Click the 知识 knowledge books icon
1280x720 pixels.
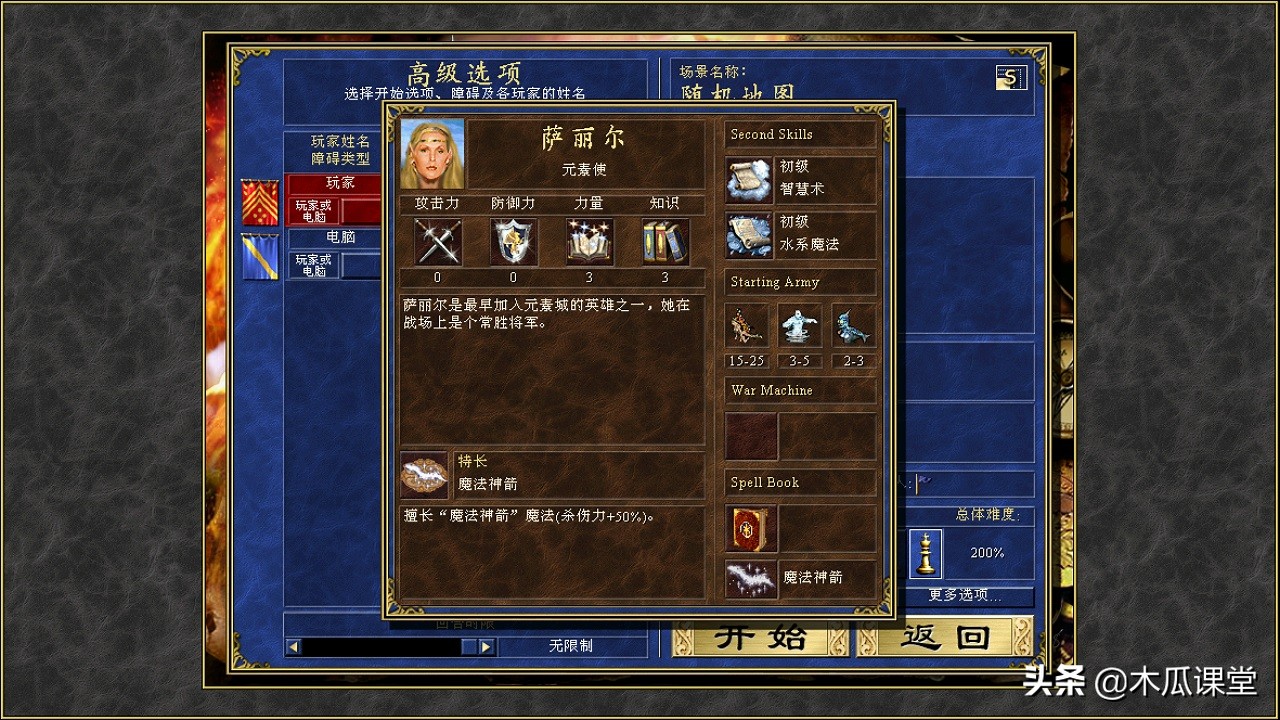pos(664,241)
